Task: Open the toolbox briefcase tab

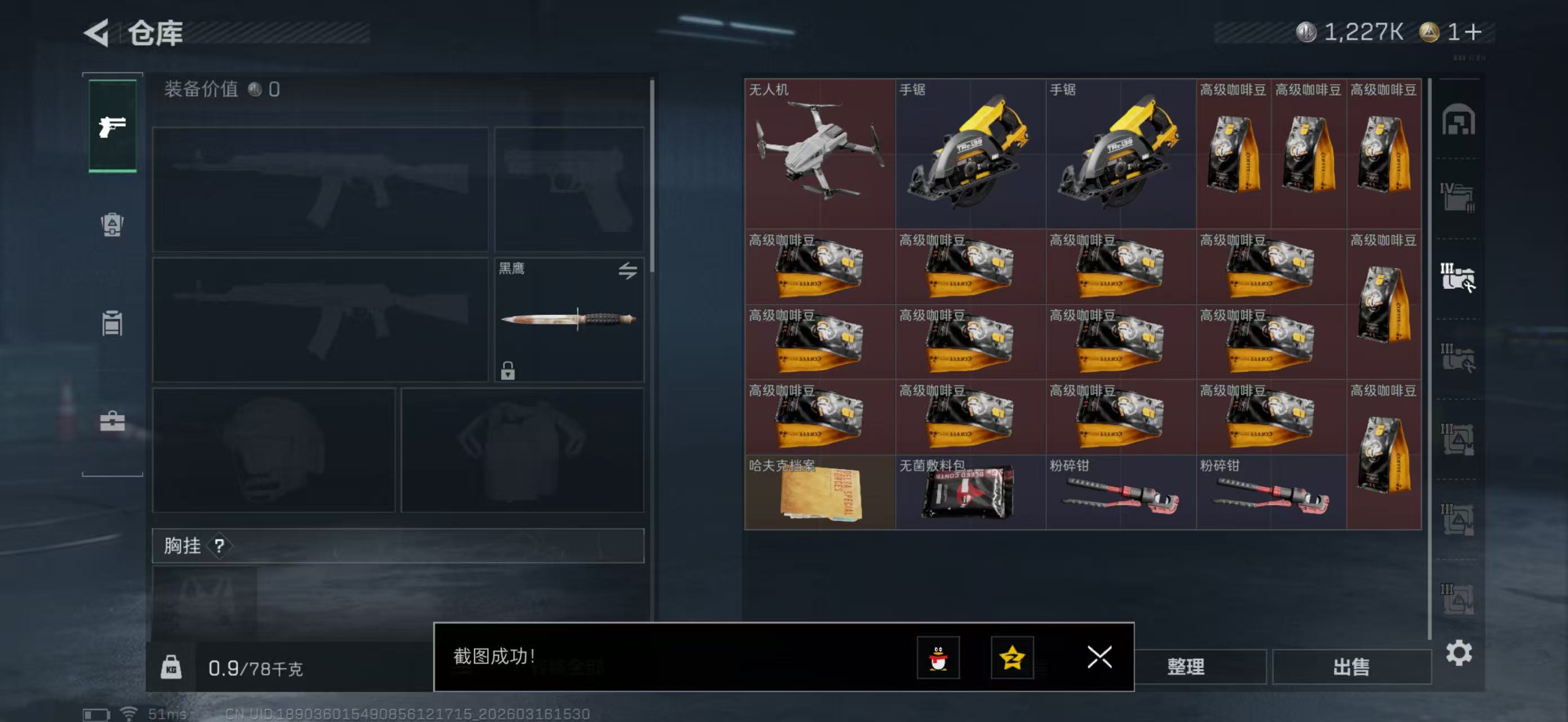Action: pyautogui.click(x=112, y=421)
